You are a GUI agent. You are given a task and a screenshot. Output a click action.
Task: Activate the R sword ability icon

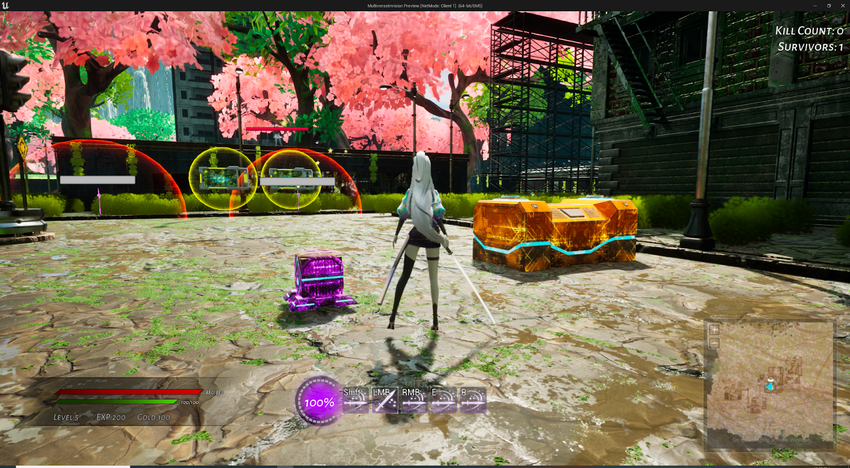click(x=472, y=401)
